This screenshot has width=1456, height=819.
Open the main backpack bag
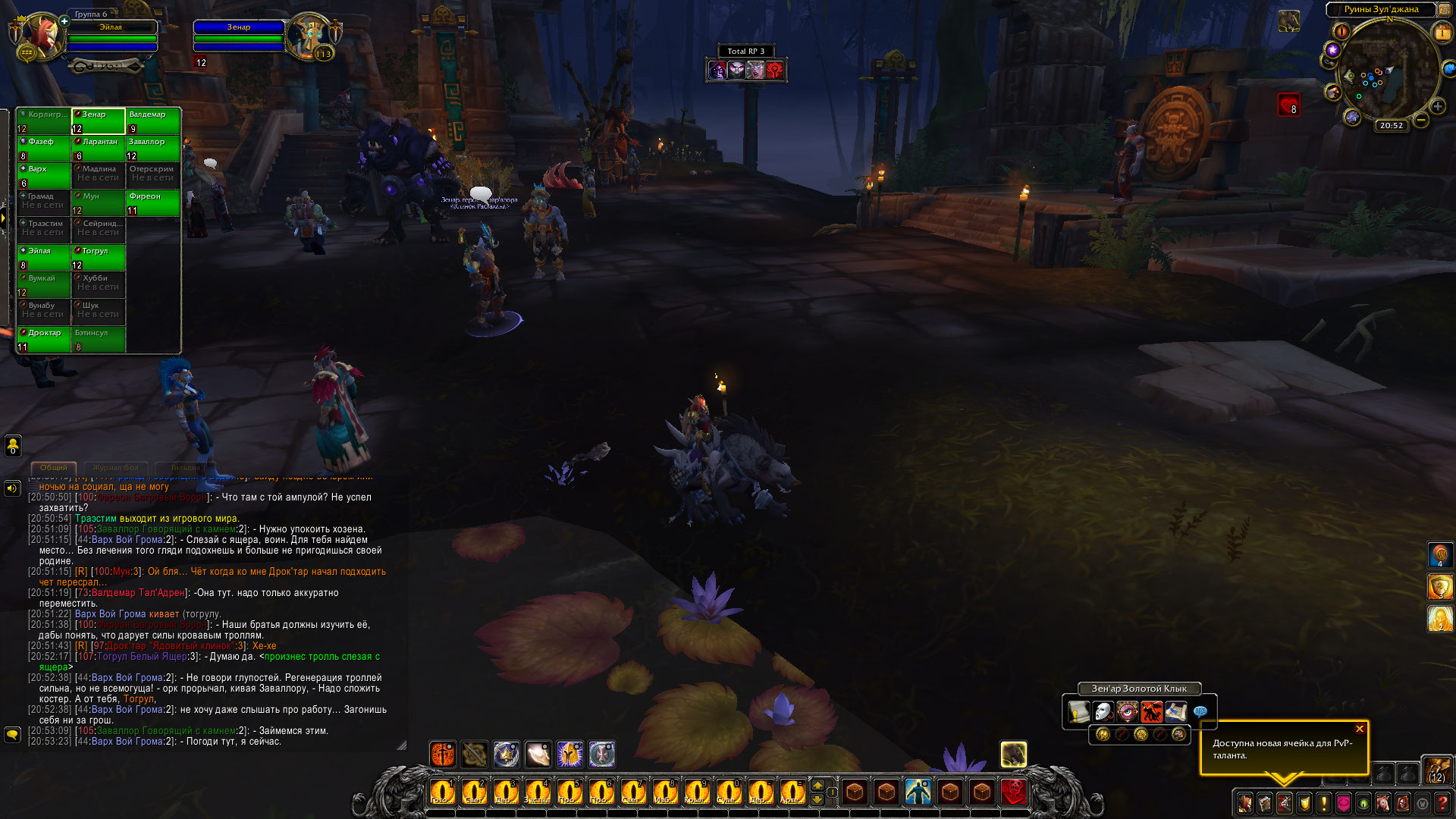[1436, 770]
